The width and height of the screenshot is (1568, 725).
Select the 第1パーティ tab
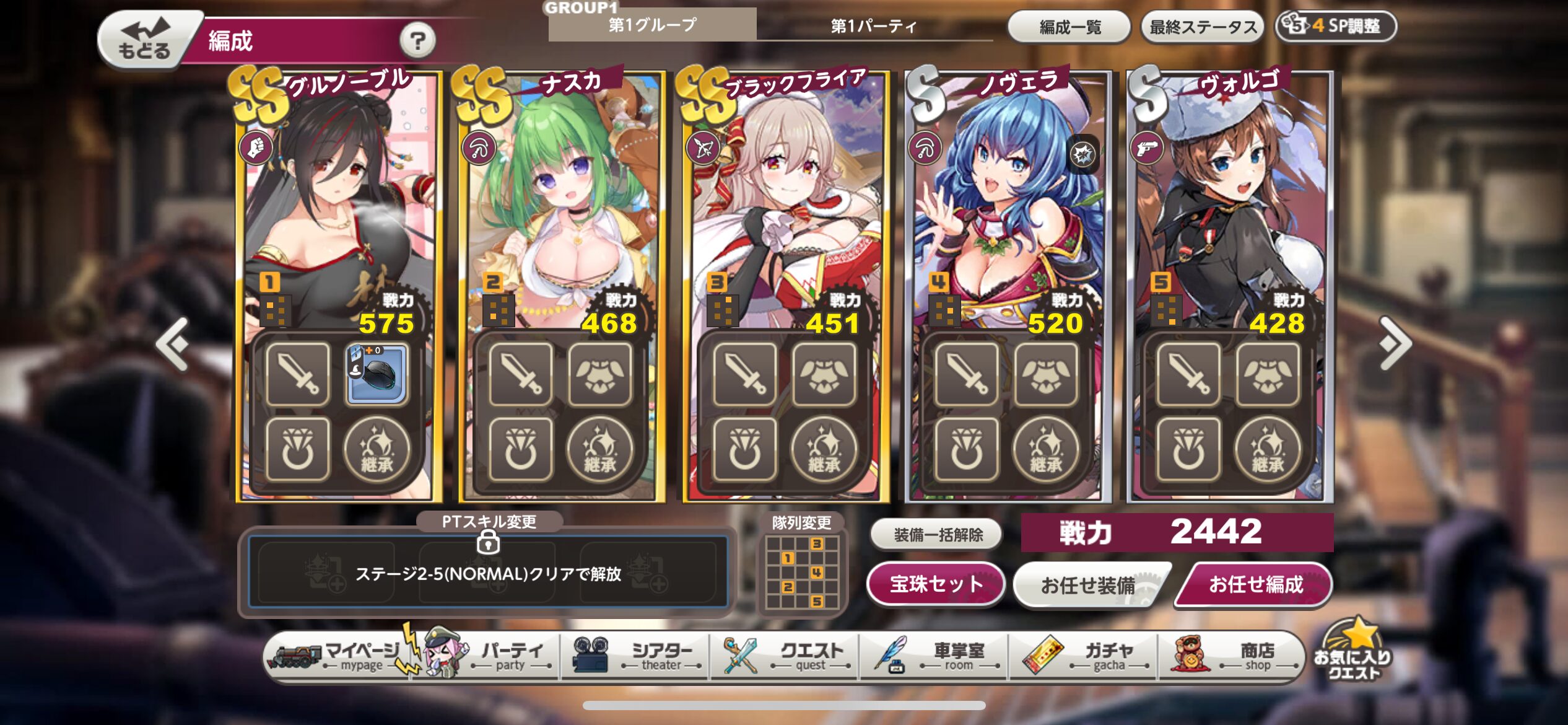[873, 26]
